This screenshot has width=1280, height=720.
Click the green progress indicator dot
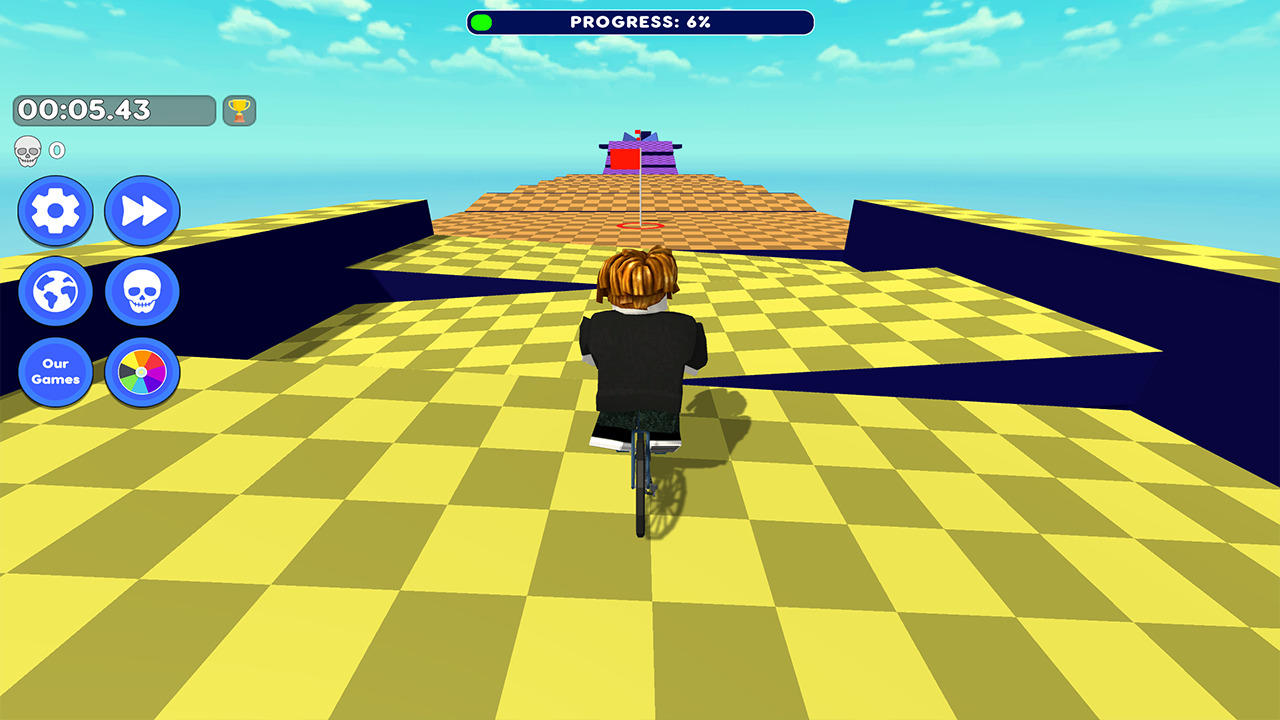(481, 21)
